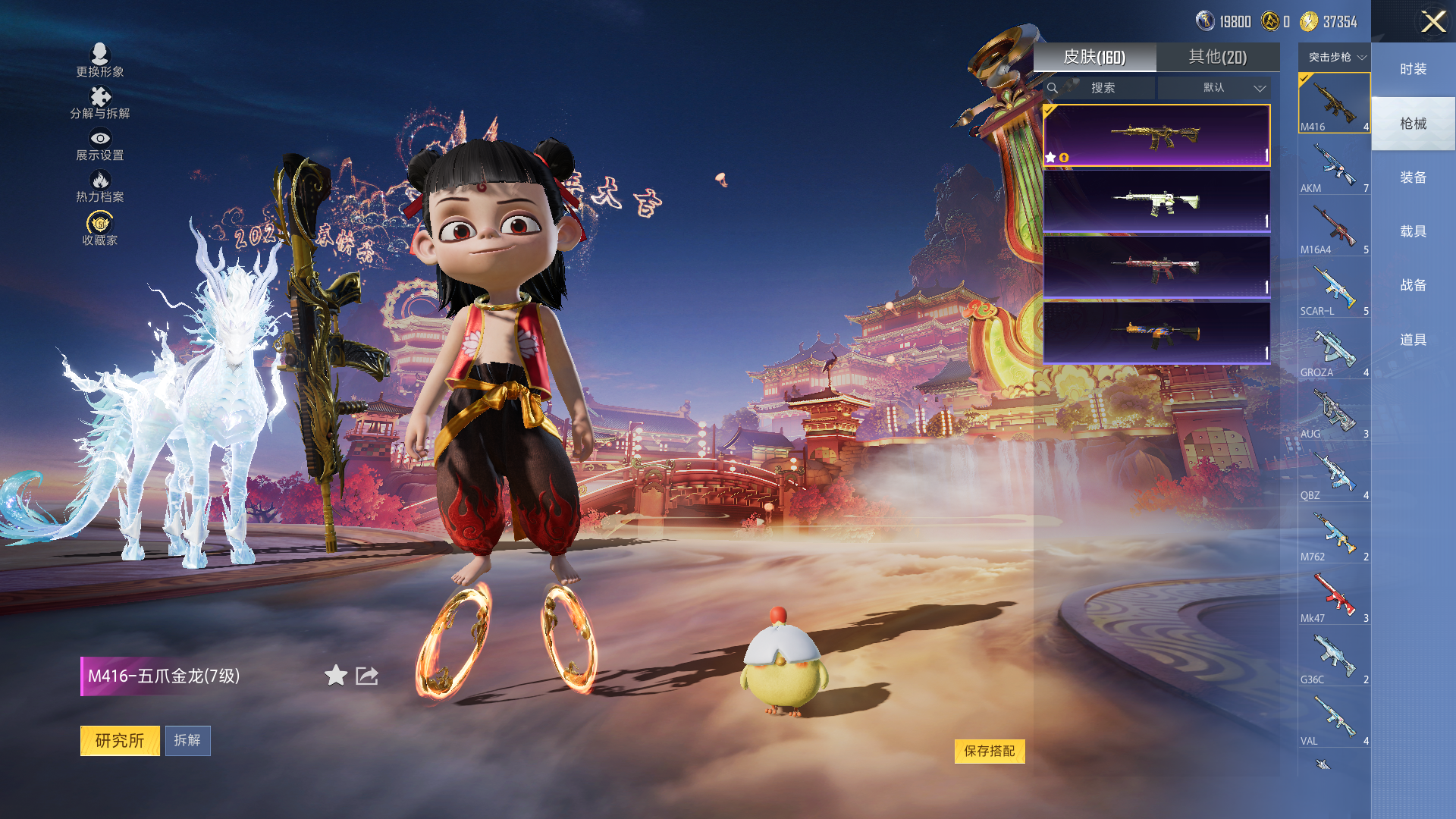The height and width of the screenshot is (819, 1456).
Task: Select the SCAR-L weapon entry
Action: pyautogui.click(x=1334, y=290)
